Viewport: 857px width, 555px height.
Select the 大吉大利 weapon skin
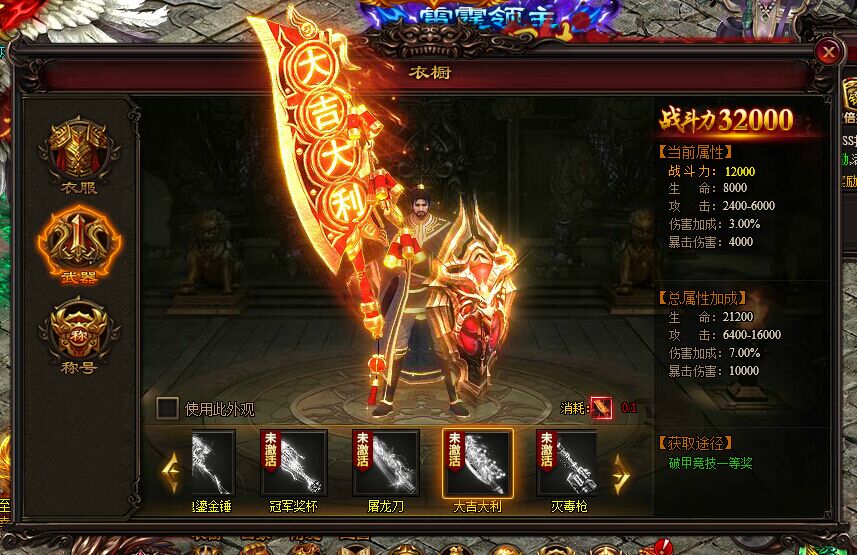(x=477, y=462)
